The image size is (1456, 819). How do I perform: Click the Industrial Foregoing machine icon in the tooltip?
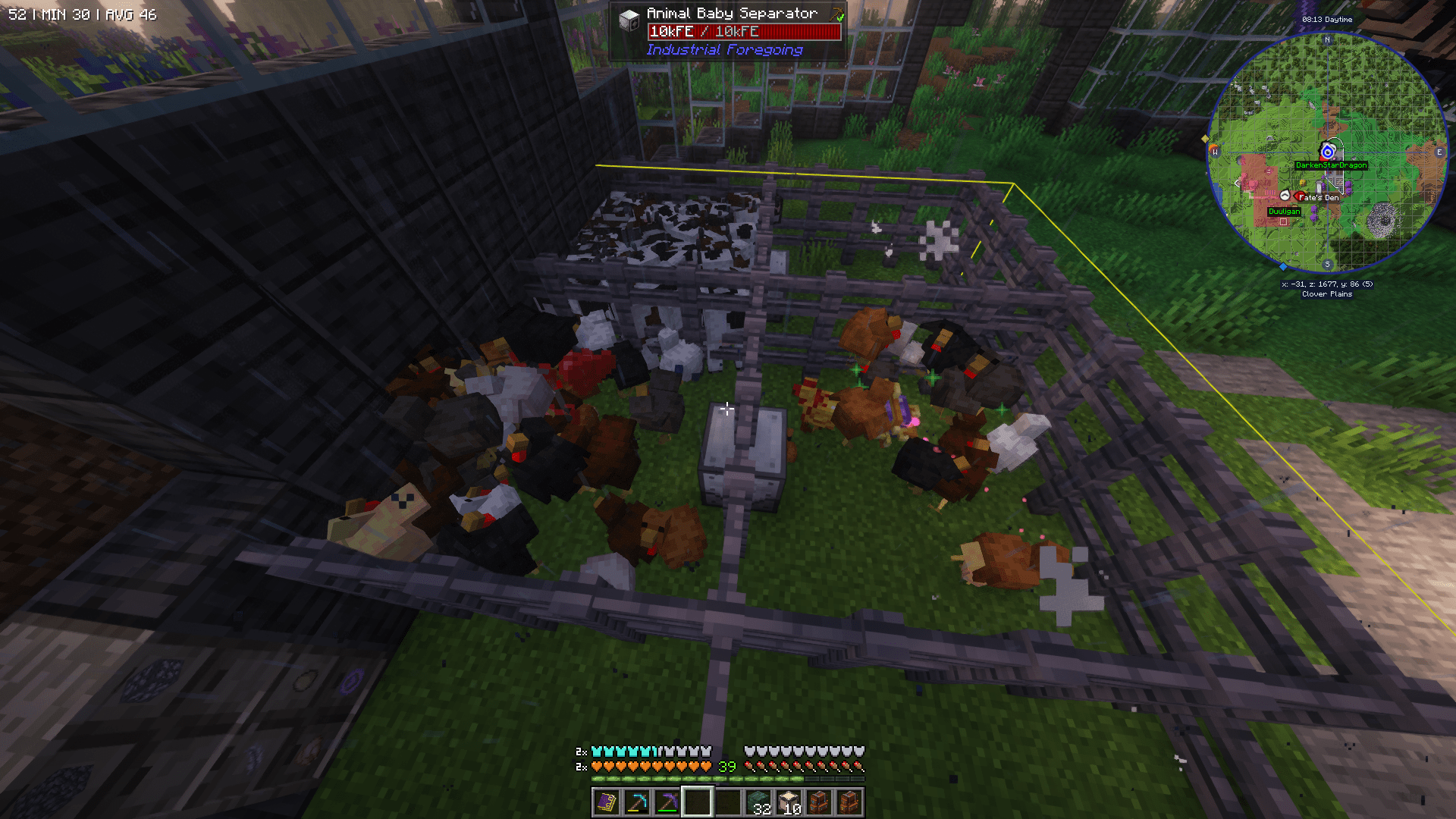pyautogui.click(x=629, y=15)
